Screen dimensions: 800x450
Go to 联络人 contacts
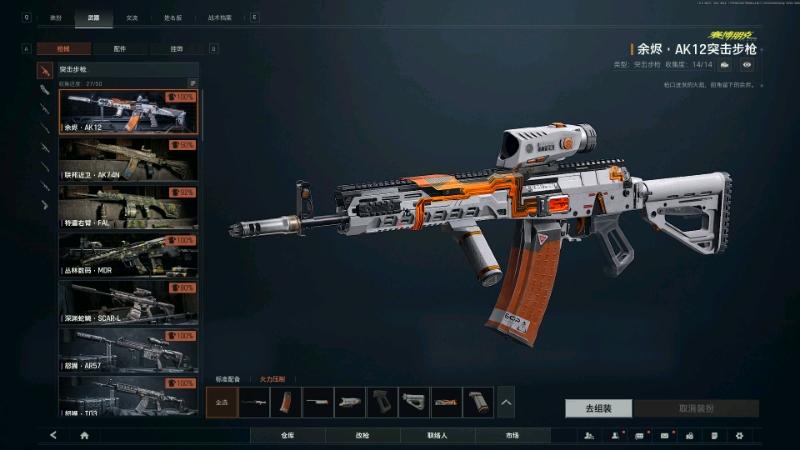(437, 436)
